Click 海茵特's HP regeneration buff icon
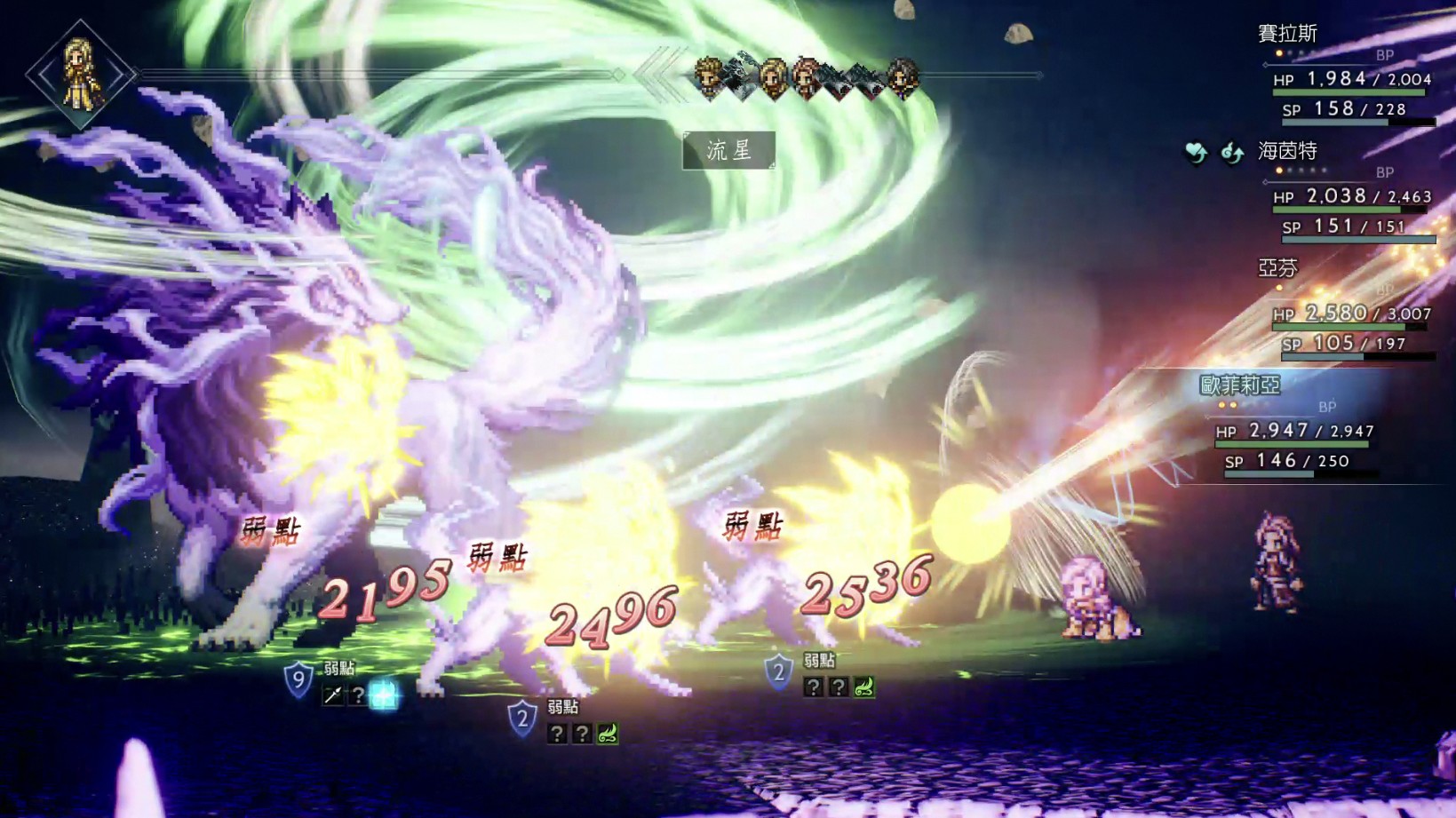 tap(1195, 152)
